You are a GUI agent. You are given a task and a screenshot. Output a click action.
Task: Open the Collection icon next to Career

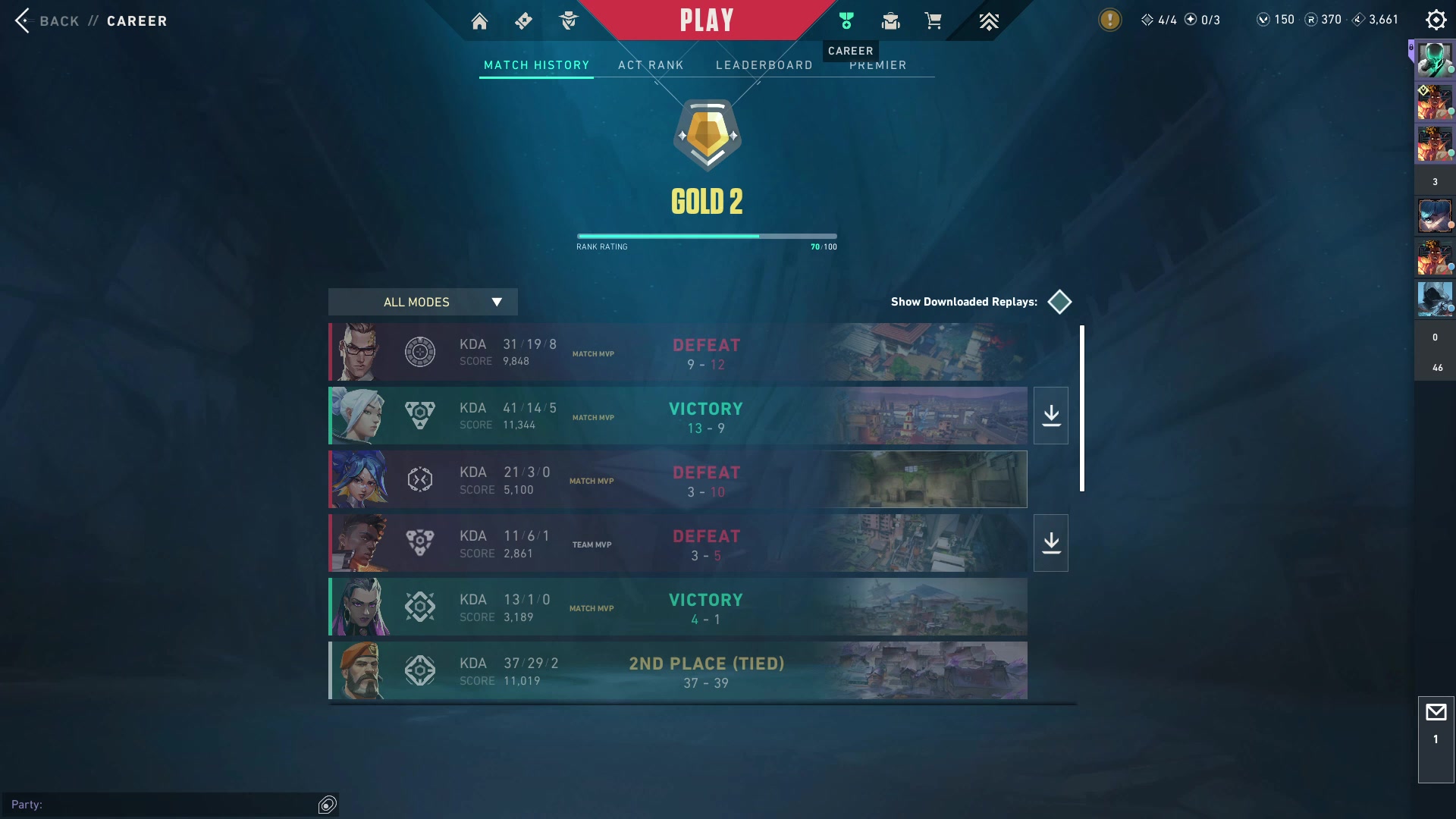pos(890,21)
